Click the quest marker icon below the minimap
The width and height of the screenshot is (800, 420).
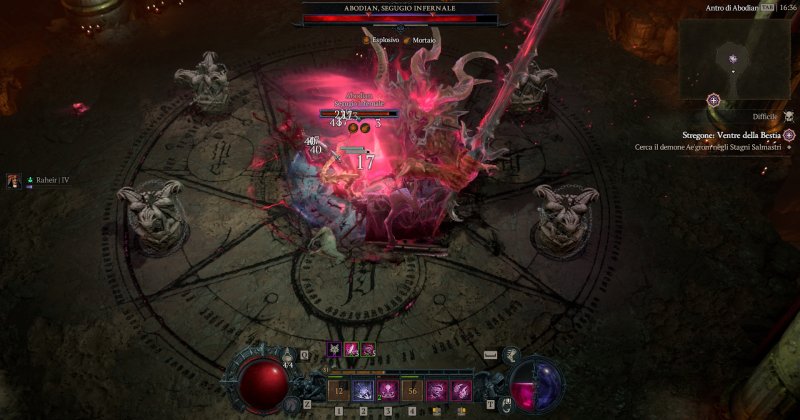pos(713,100)
